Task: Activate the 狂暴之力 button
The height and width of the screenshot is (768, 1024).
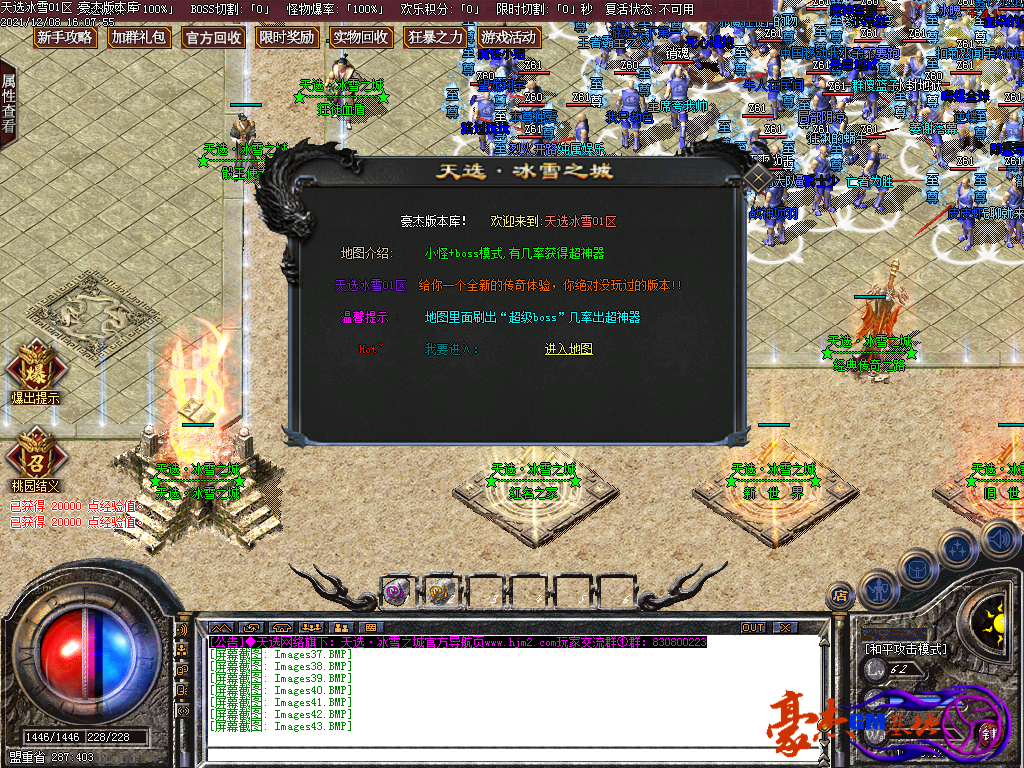Action: click(435, 38)
